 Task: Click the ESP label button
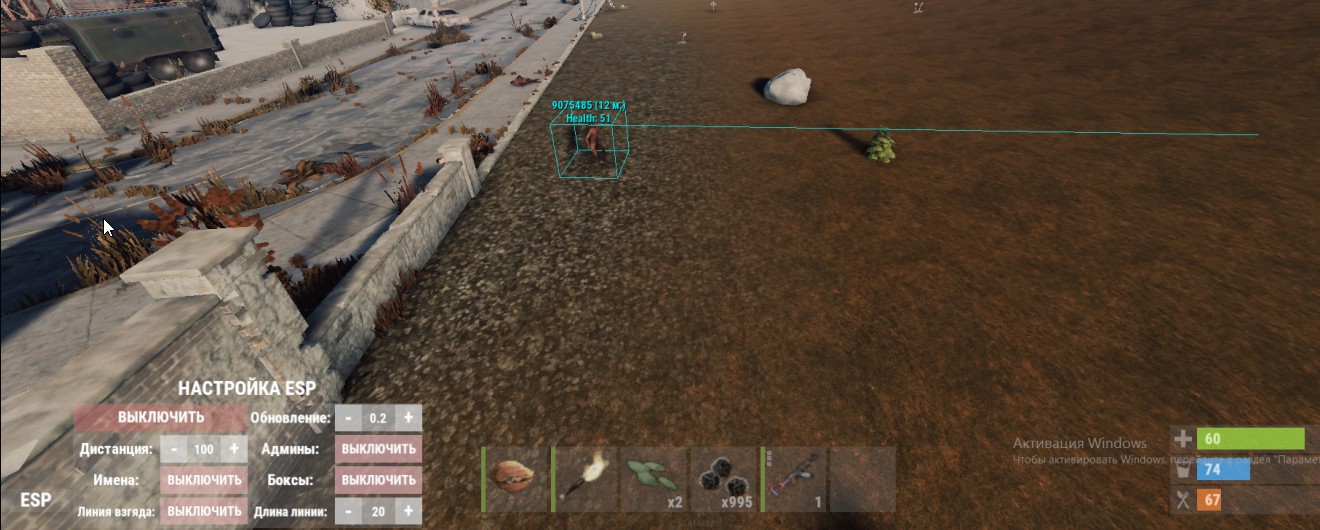[37, 500]
